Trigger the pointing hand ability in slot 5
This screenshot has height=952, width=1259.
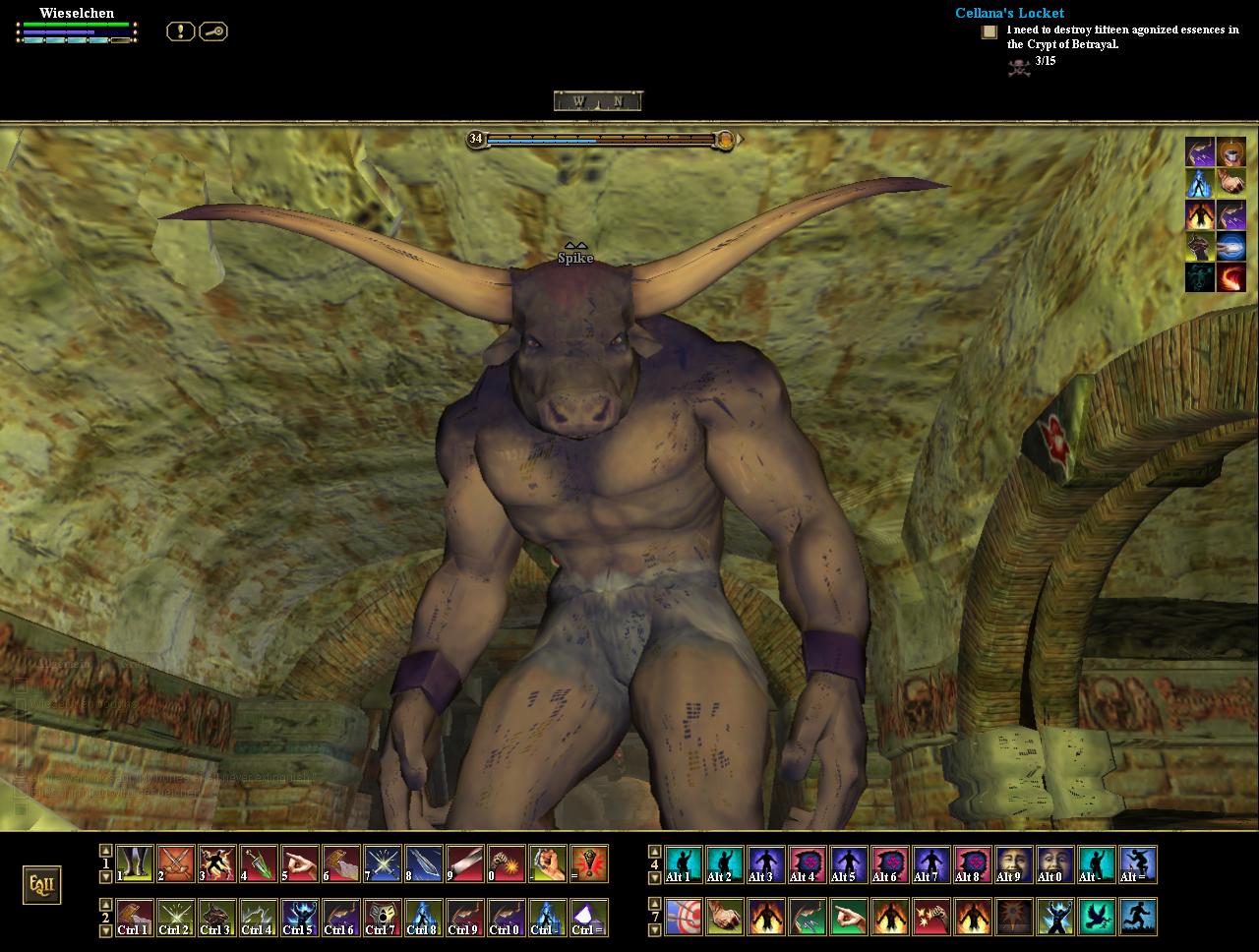tap(300, 863)
